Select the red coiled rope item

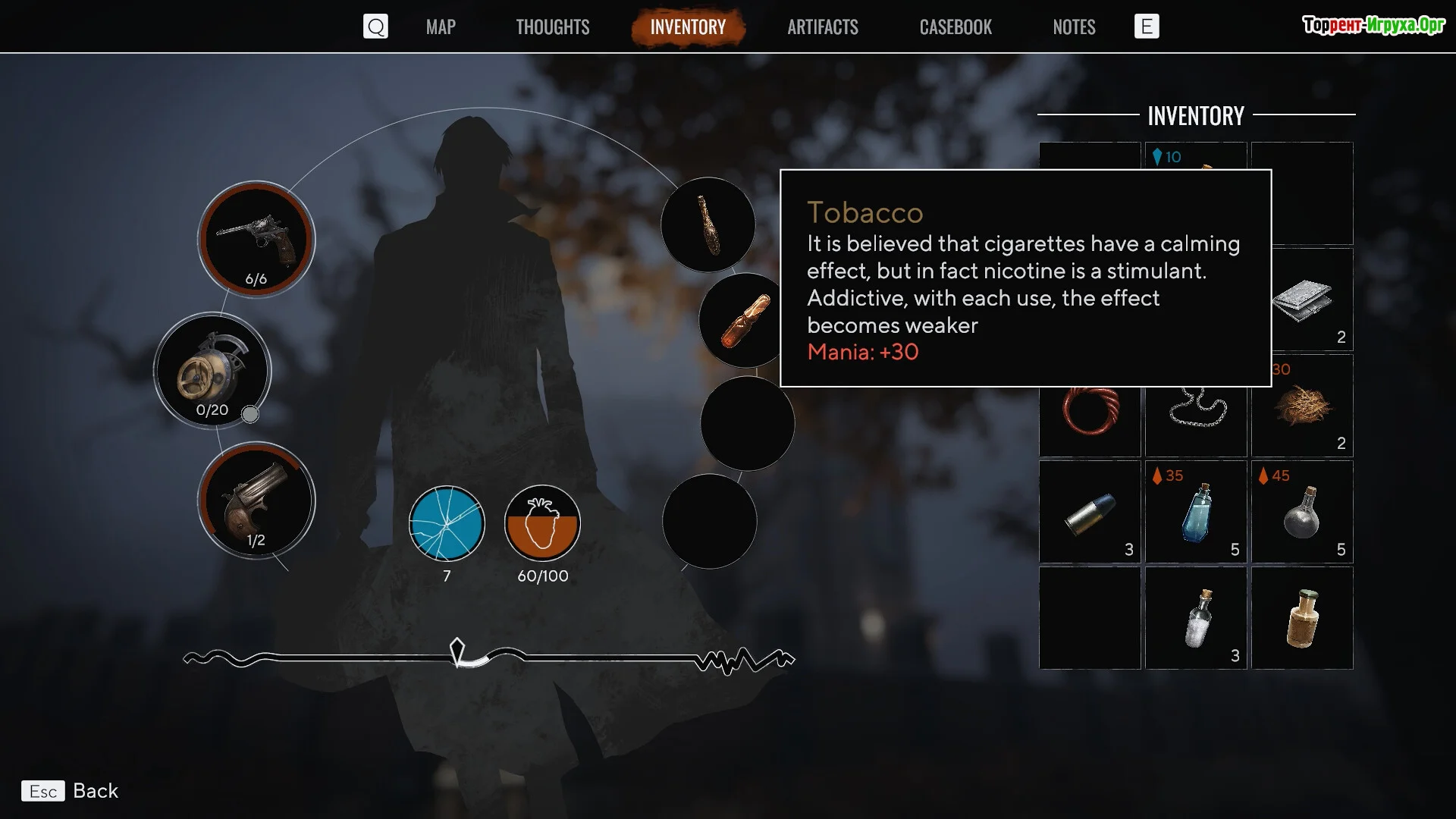pos(1090,409)
